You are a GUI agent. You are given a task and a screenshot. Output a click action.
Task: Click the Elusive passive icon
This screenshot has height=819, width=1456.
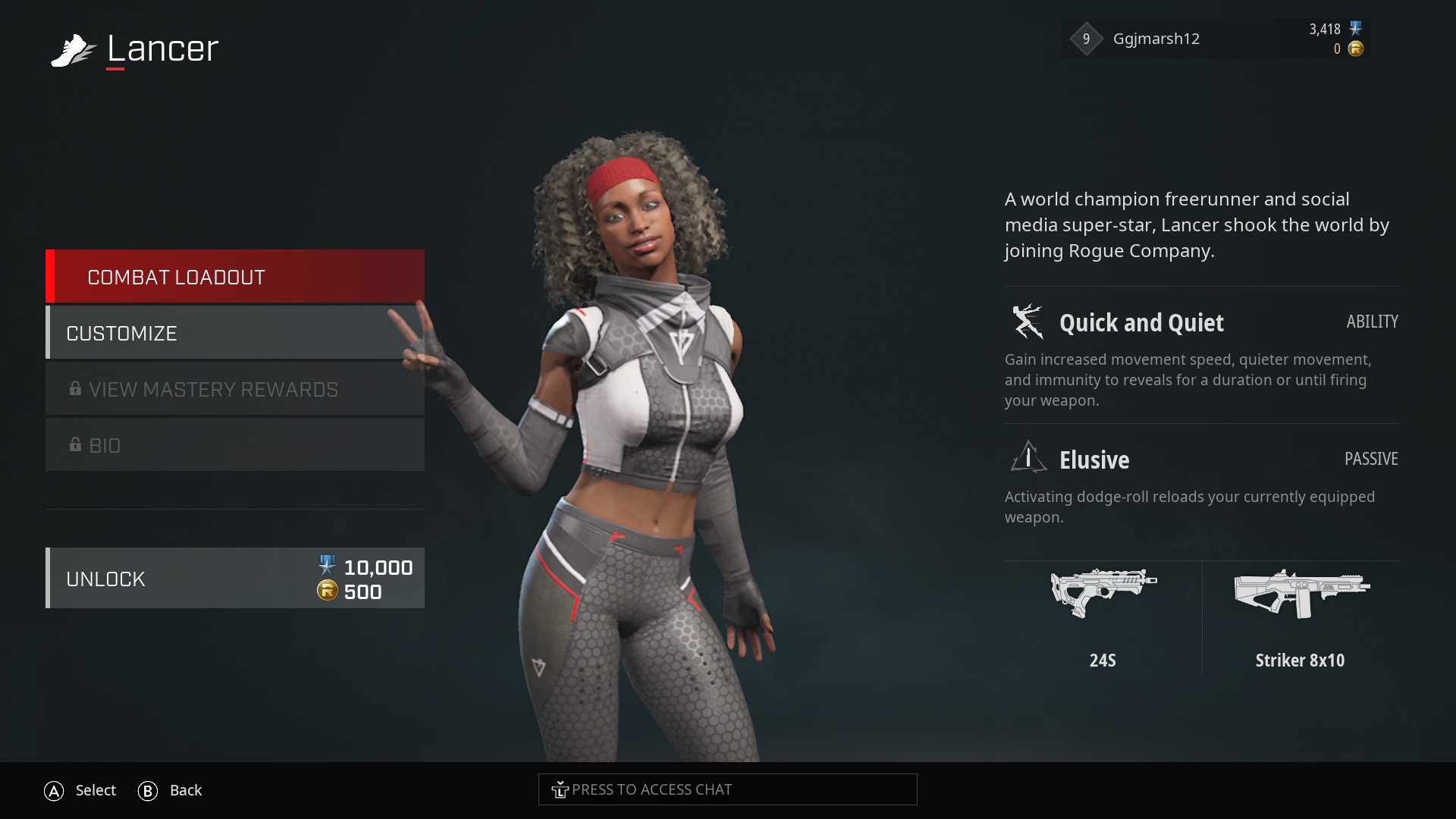(x=1028, y=458)
